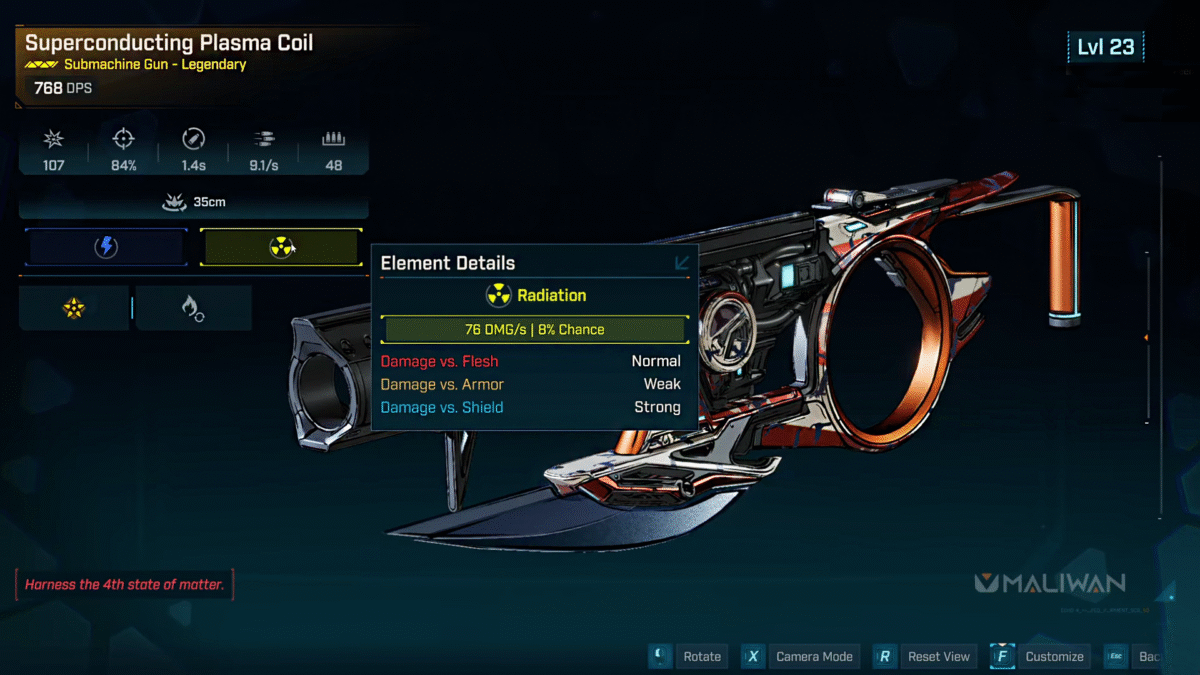This screenshot has height=675, width=1200.
Task: Collapse the Element Details panel arrow
Action: (682, 263)
